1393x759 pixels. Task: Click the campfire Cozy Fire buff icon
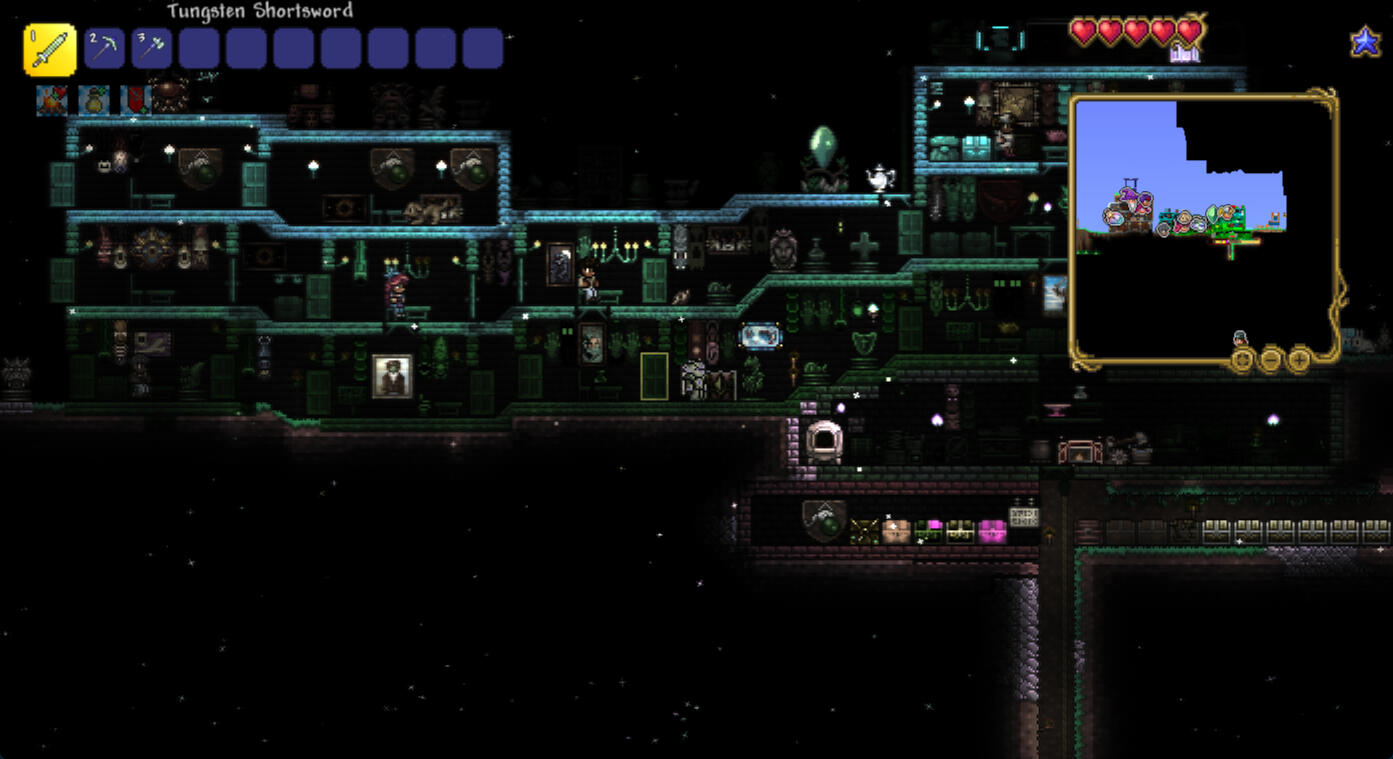(x=52, y=100)
